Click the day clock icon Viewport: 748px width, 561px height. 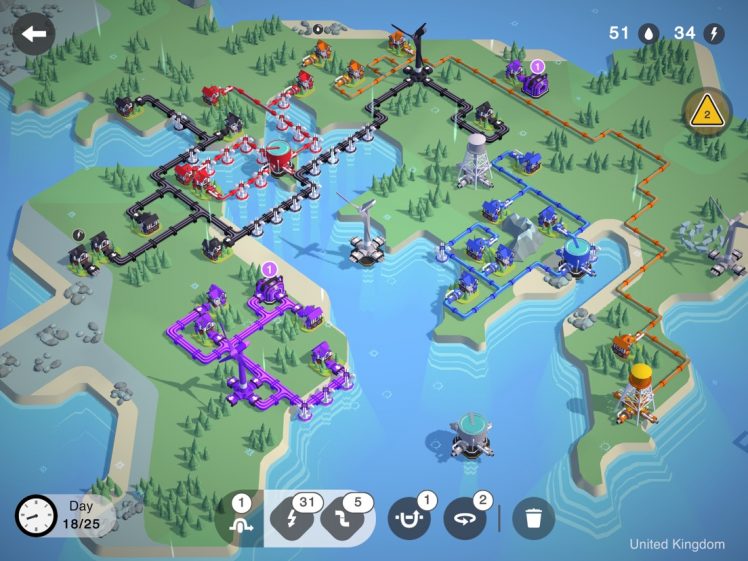pyautogui.click(x=35, y=516)
